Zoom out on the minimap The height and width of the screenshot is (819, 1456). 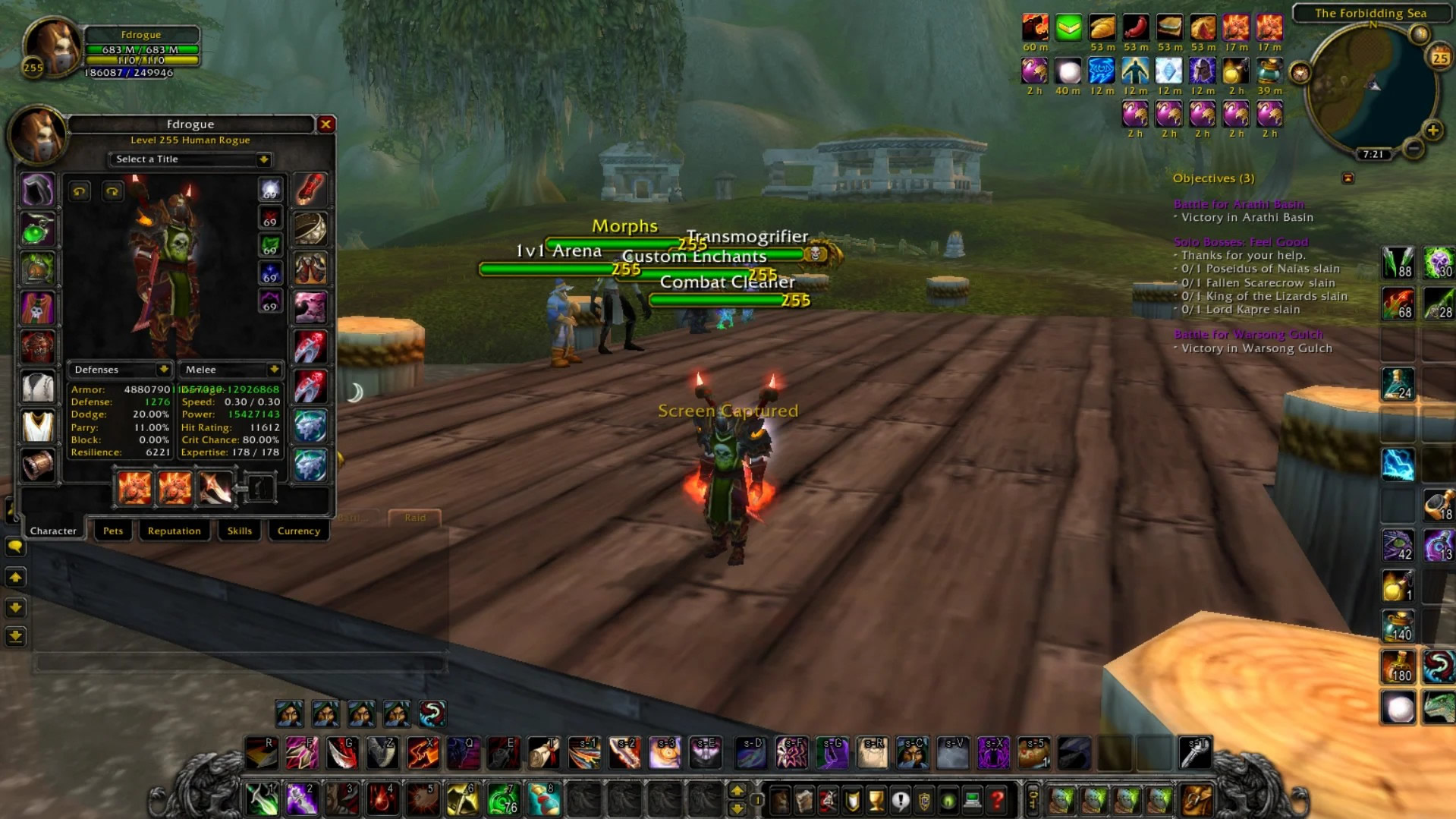click(x=1413, y=149)
